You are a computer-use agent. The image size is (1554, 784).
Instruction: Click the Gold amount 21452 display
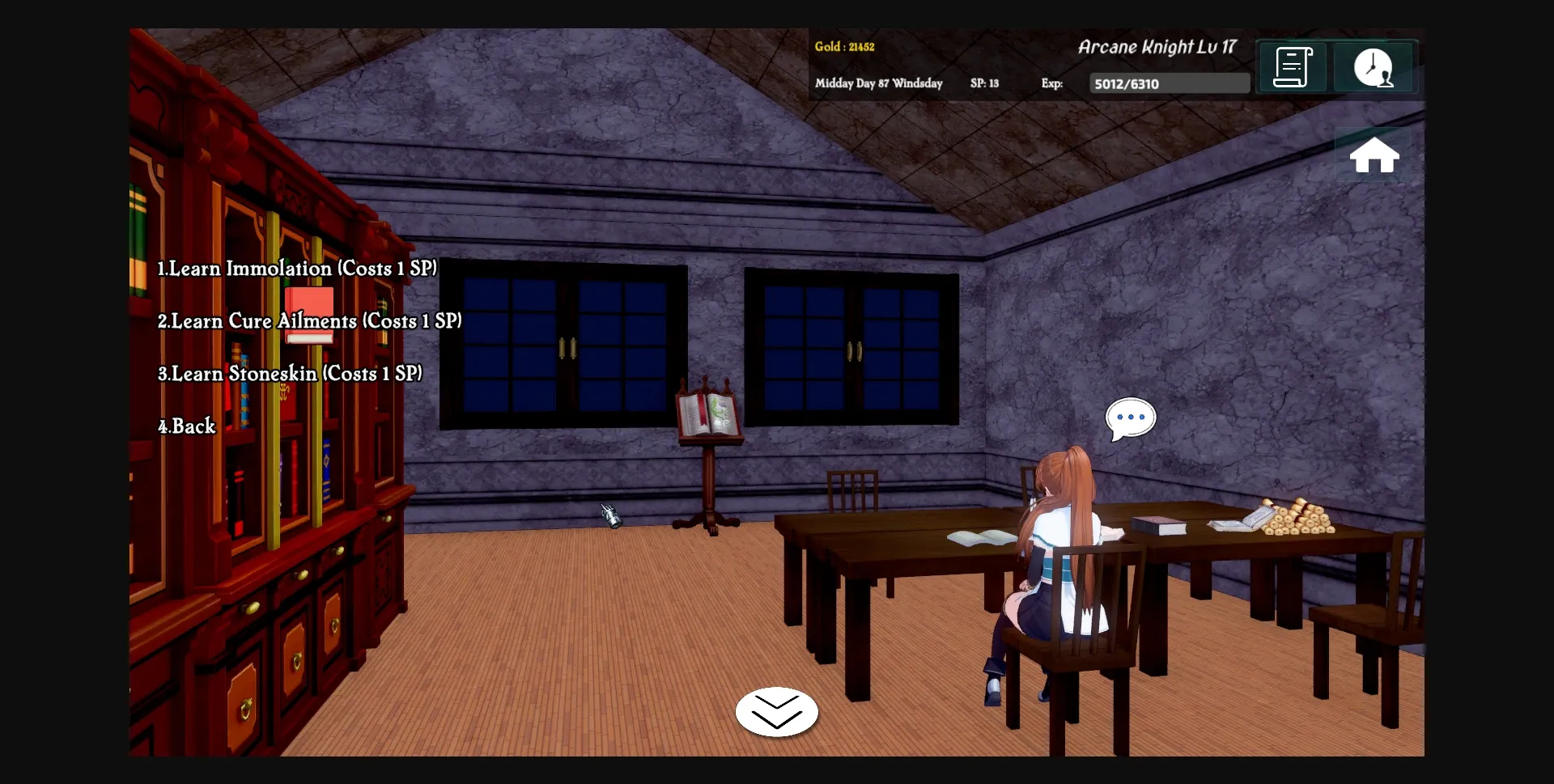tap(844, 47)
